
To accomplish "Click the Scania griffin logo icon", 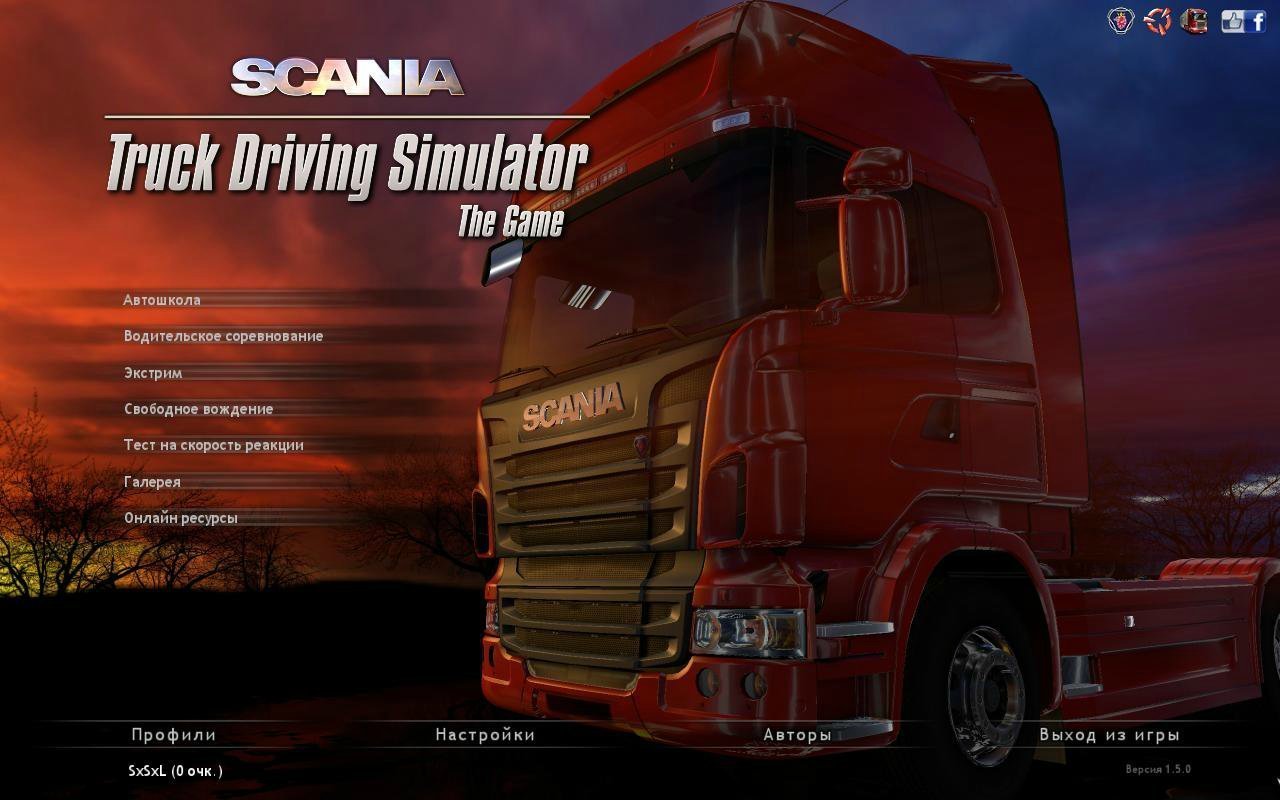I will click(x=1121, y=21).
